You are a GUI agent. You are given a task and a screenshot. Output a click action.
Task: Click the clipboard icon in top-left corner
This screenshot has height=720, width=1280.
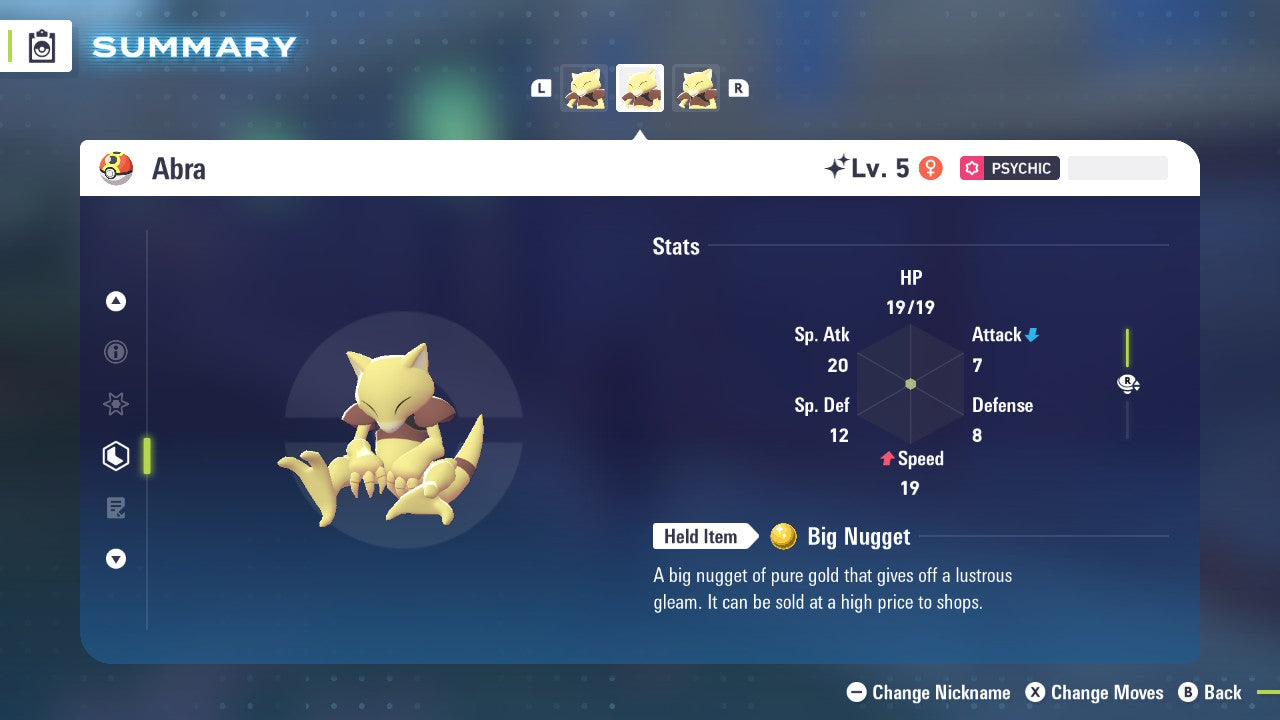click(42, 45)
